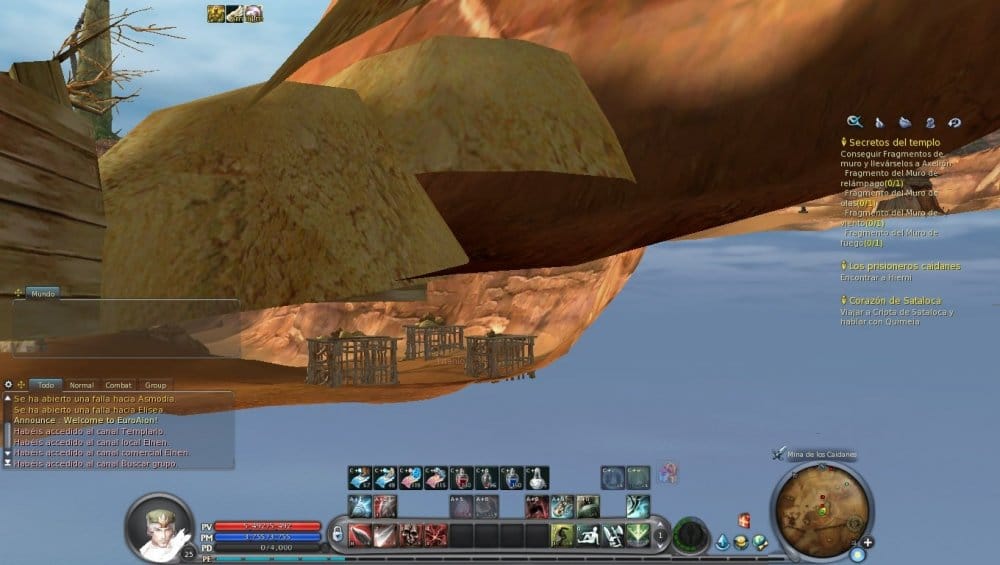Click the plus button beside minimap
Image resolution: width=1000 pixels, height=565 pixels.
[x=867, y=543]
